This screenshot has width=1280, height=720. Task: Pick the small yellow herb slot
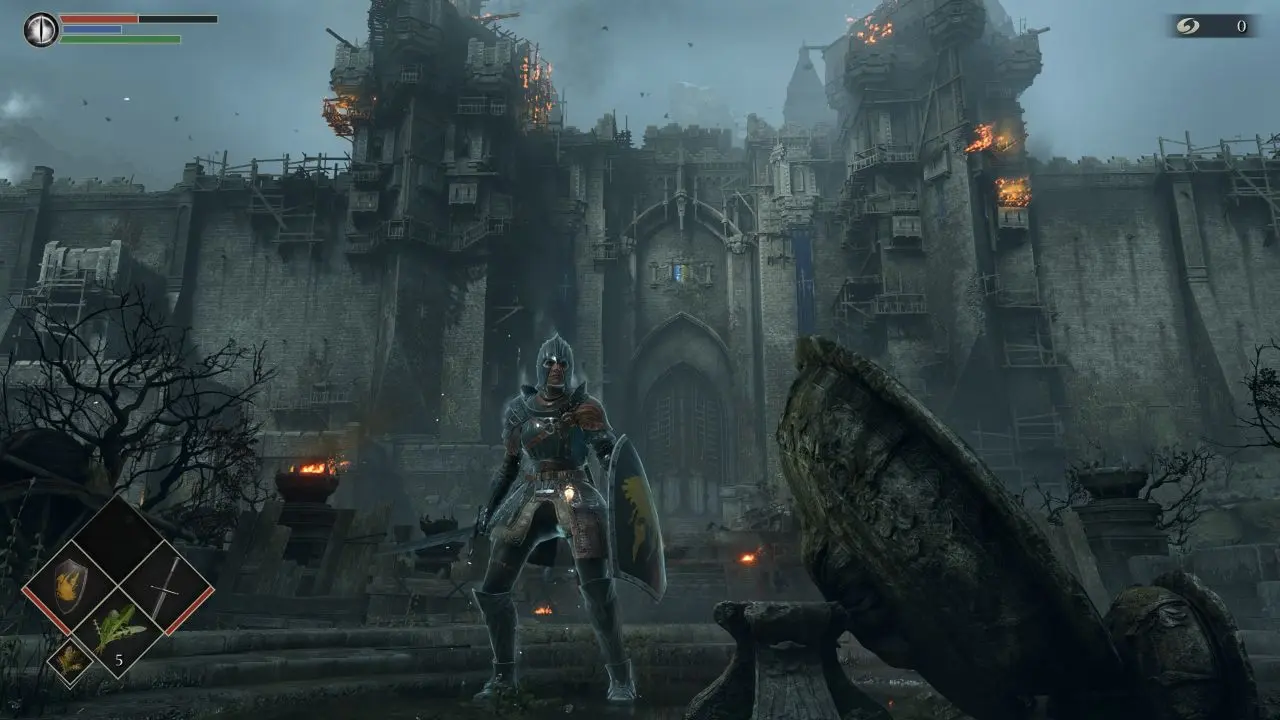pyautogui.click(x=70, y=660)
